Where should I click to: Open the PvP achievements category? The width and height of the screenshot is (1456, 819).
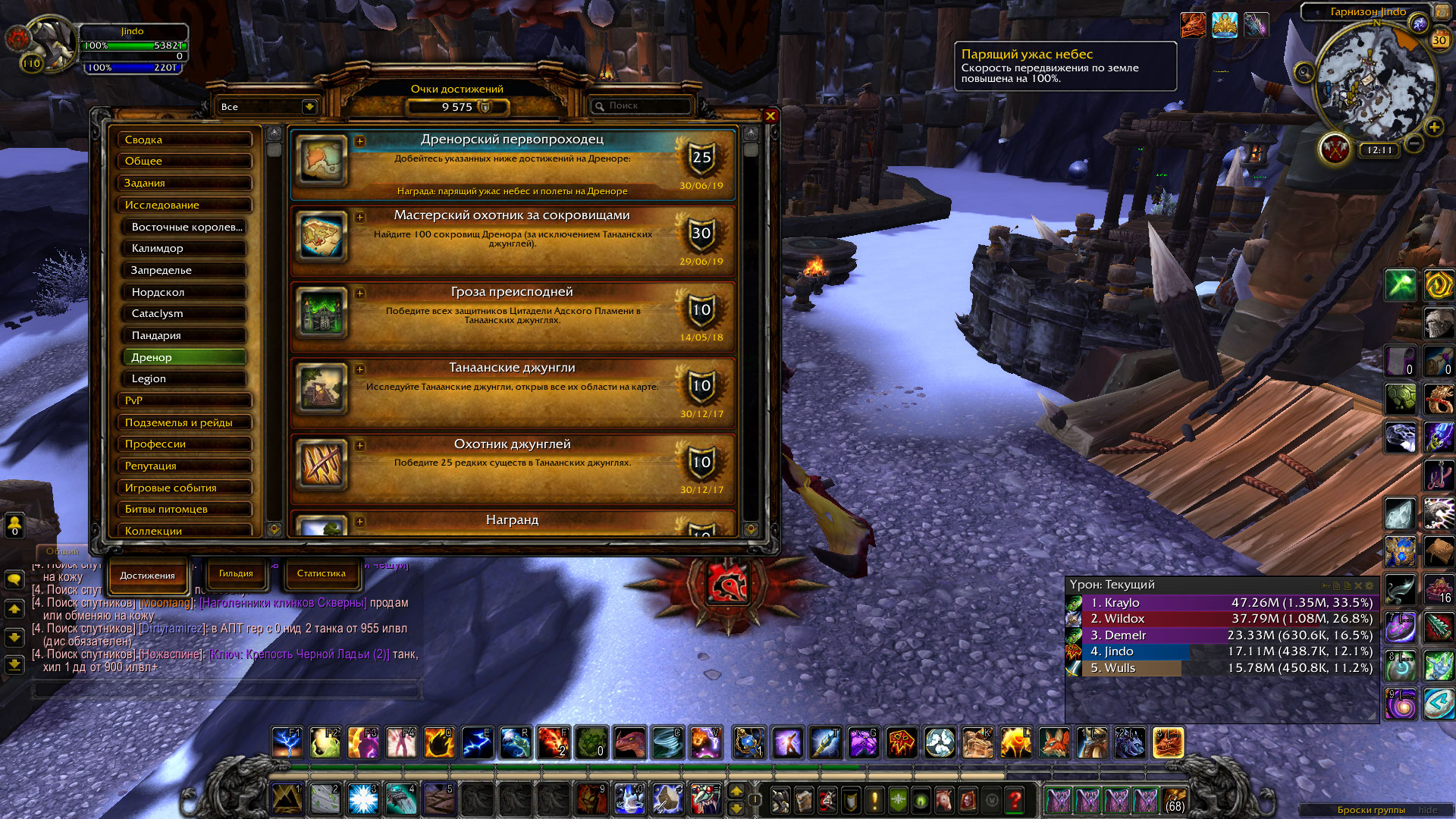click(x=184, y=400)
